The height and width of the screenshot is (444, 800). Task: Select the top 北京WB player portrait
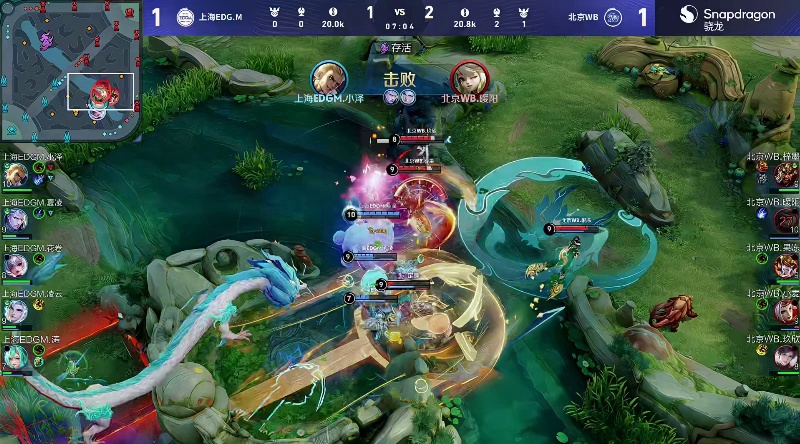(786, 175)
